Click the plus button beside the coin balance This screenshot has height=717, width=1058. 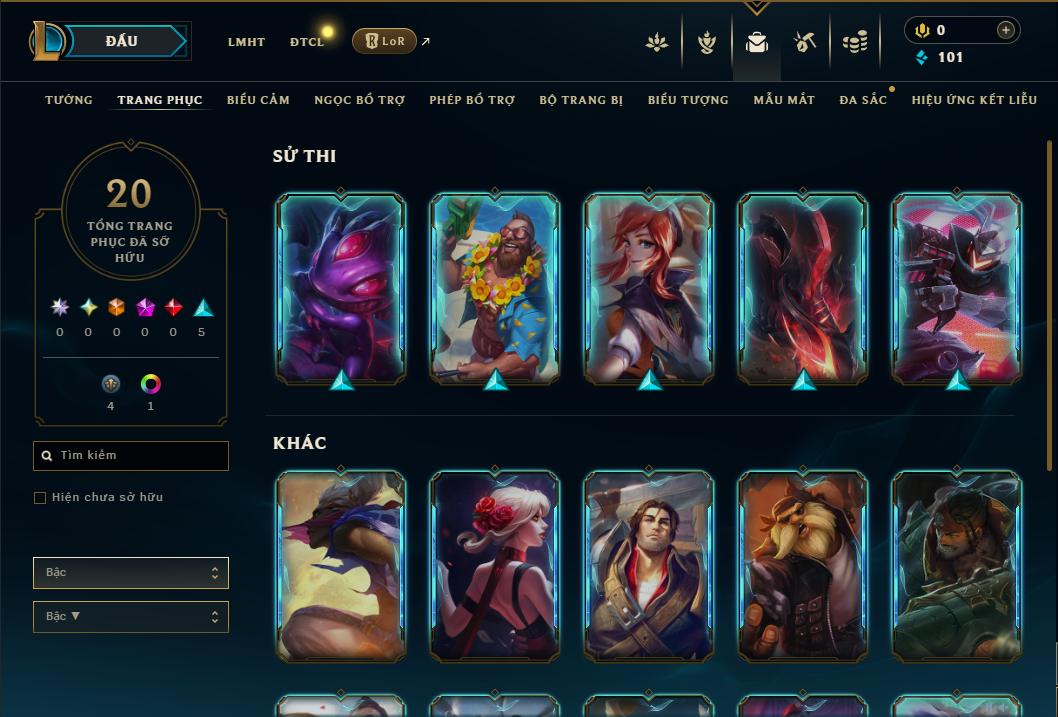click(1005, 30)
